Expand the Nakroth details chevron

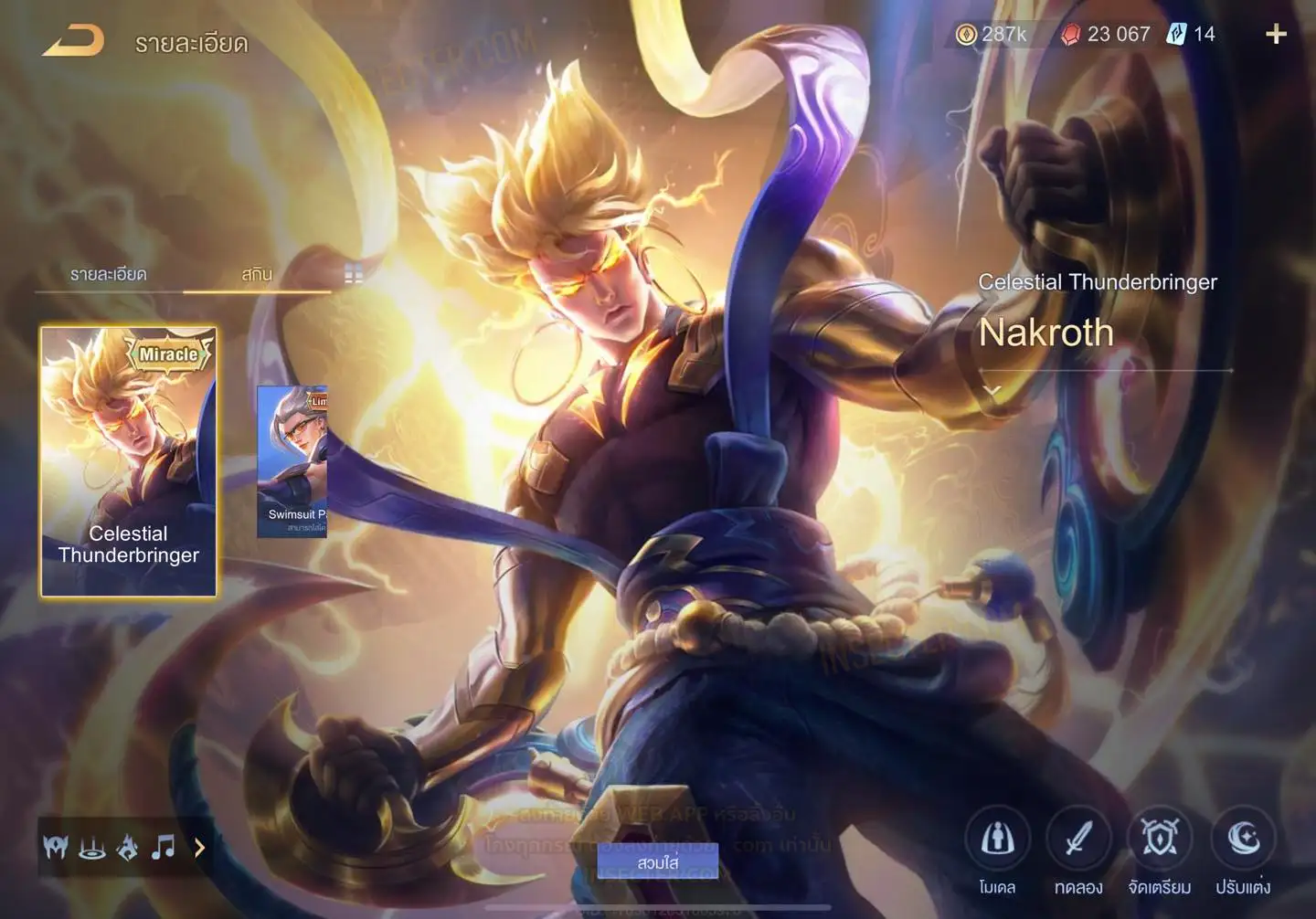tap(992, 390)
